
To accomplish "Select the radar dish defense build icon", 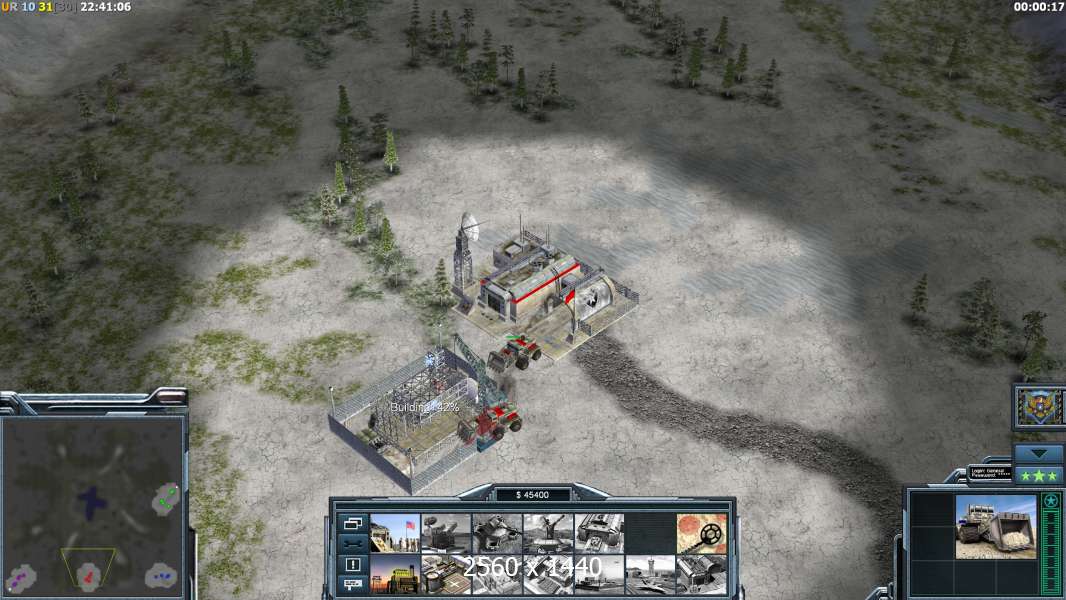I will pos(446,533).
